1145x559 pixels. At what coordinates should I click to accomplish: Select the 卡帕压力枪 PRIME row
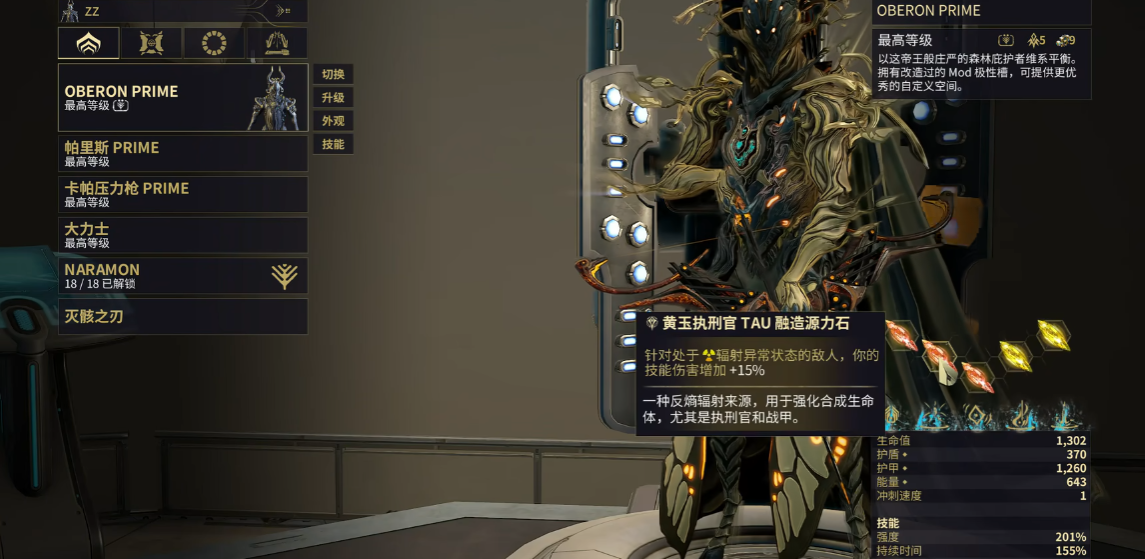183,194
